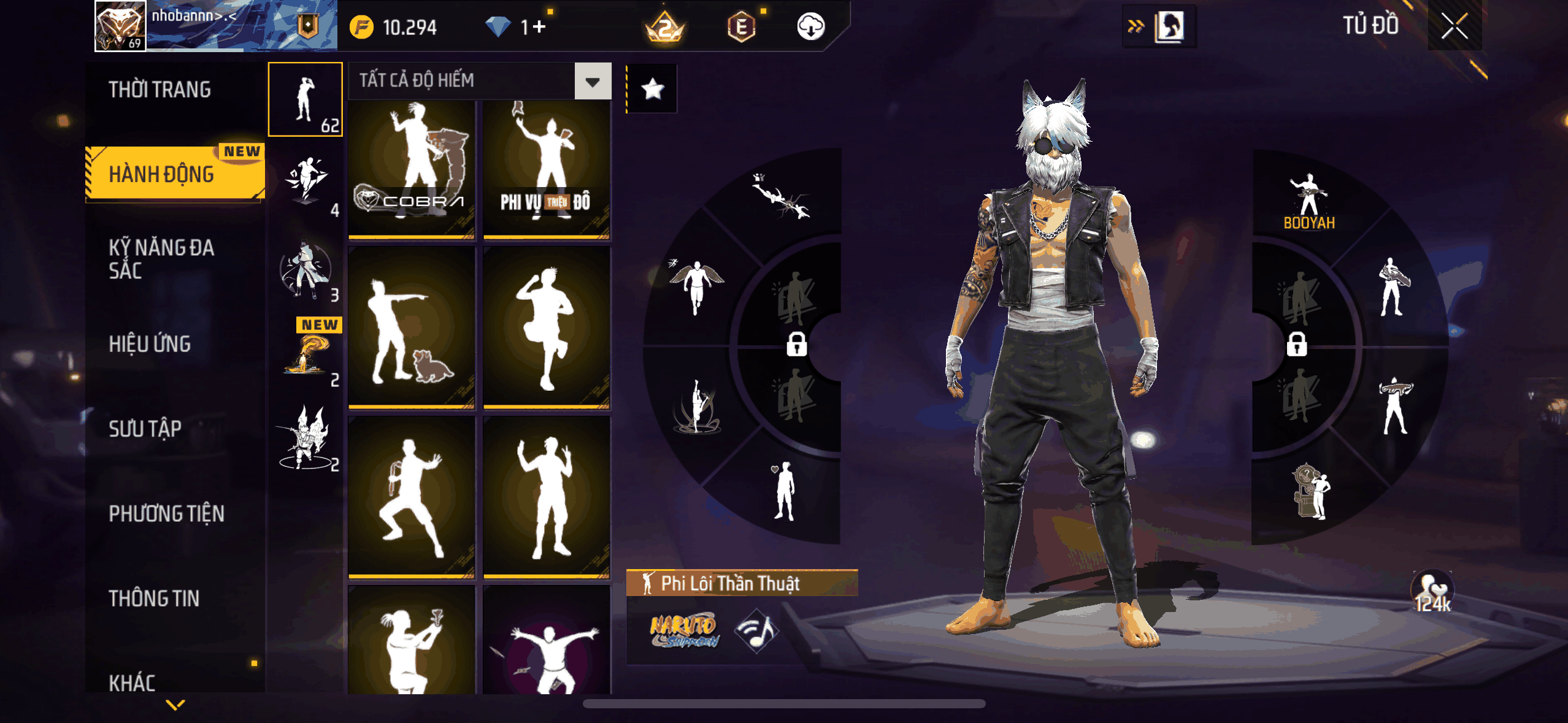Viewport: 1568px width, 723px height.
Task: Add diamonds with the plus button
Action: (x=539, y=27)
